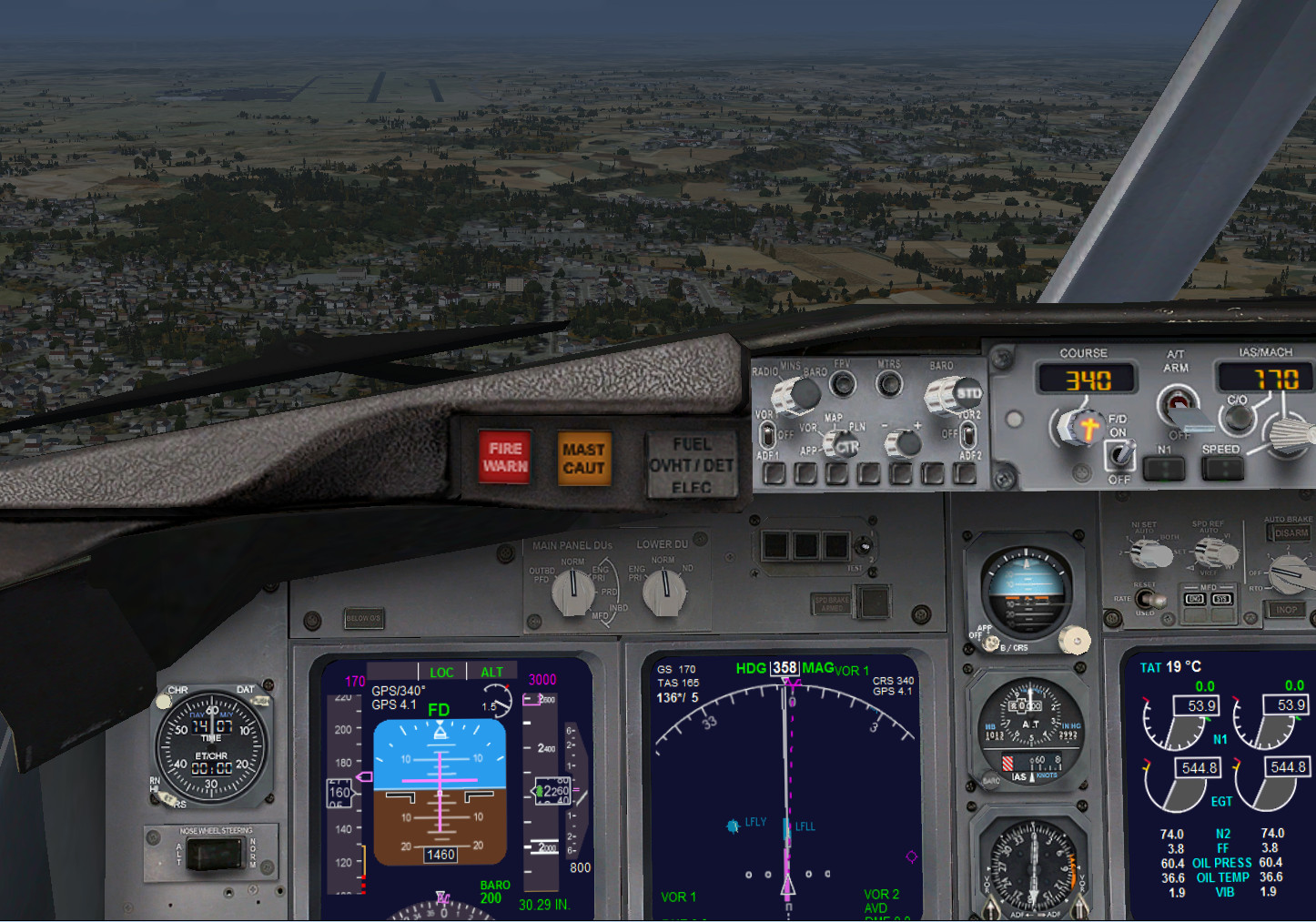Image resolution: width=1316 pixels, height=922 pixels.
Task: Flip the NOSE WHEEL STEERING switch
Action: (x=213, y=854)
